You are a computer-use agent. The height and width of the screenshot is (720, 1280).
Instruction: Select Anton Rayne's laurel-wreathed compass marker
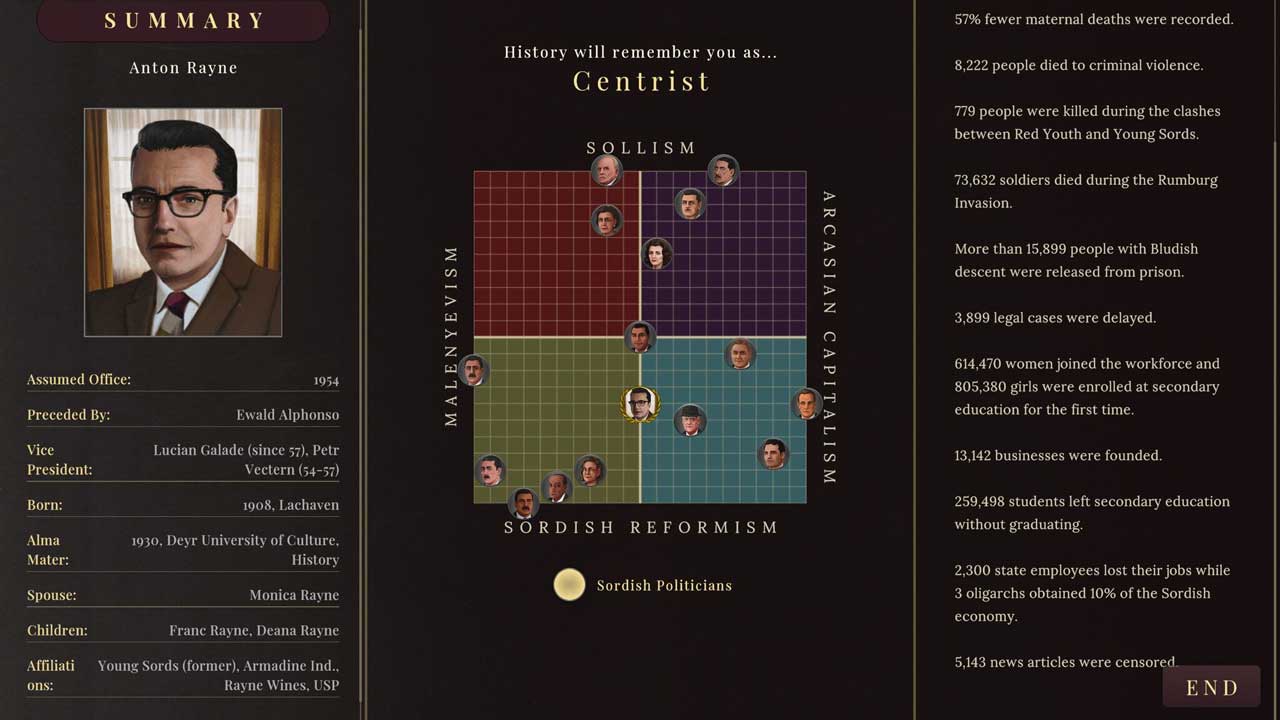(x=639, y=404)
